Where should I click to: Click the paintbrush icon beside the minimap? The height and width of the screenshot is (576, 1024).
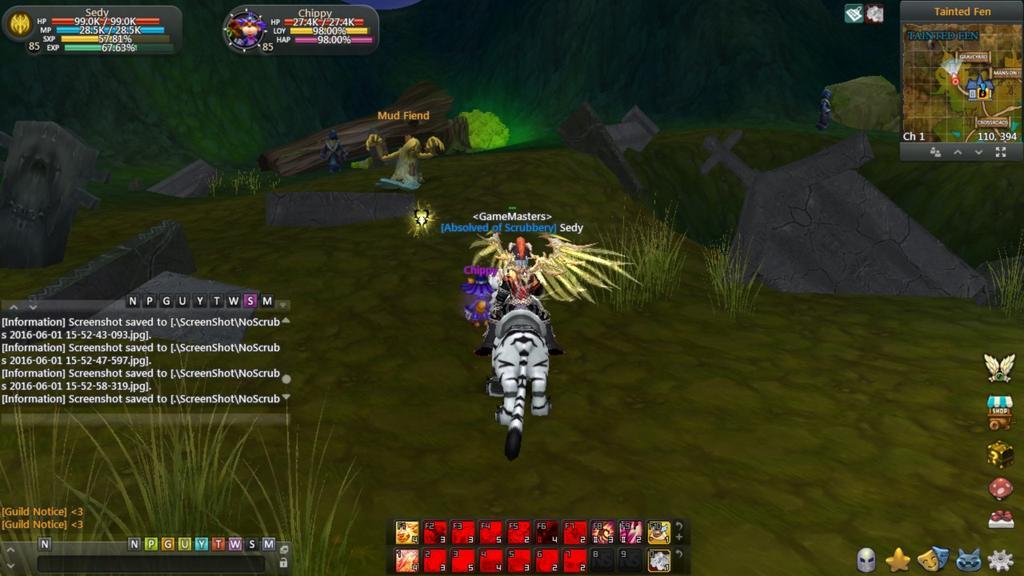(853, 13)
